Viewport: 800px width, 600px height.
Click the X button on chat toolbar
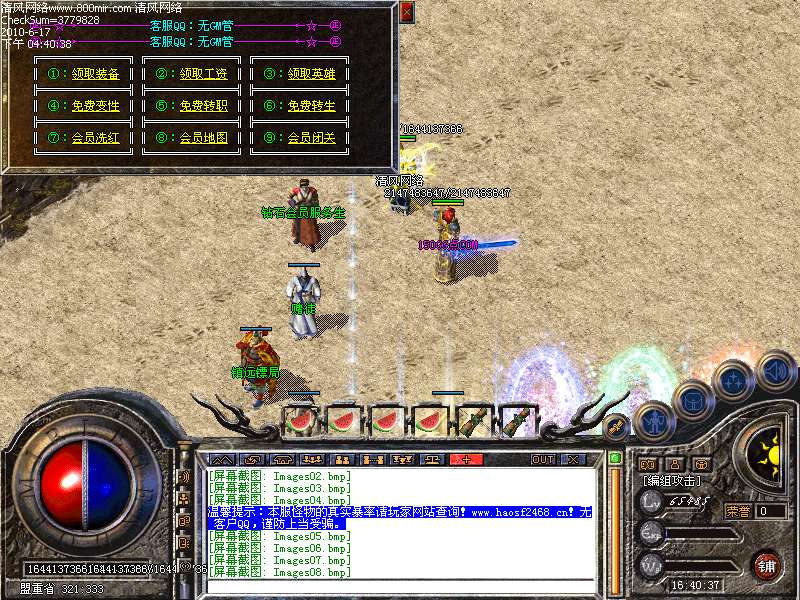pos(573,460)
